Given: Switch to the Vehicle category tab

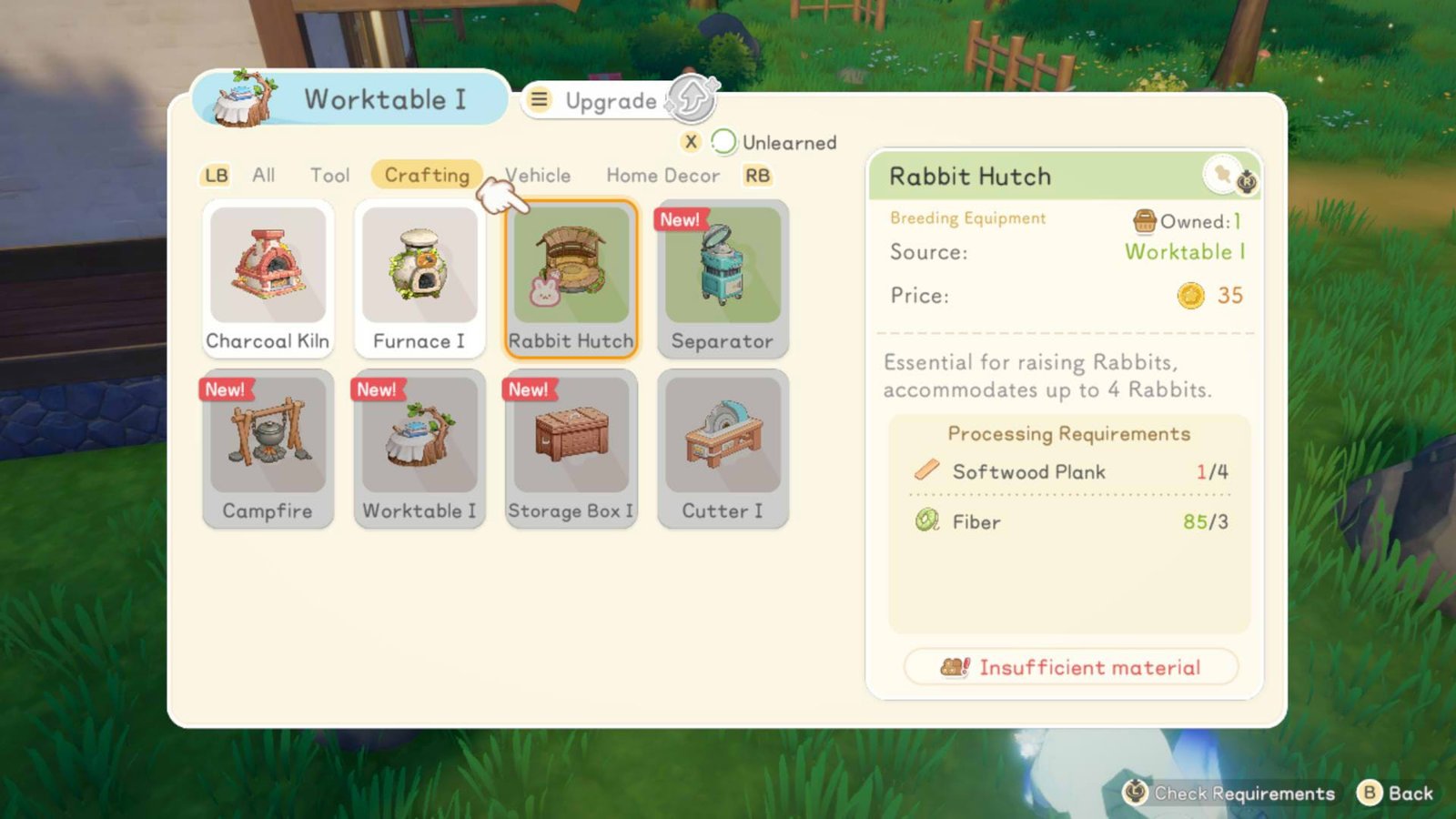Looking at the screenshot, I should (537, 175).
